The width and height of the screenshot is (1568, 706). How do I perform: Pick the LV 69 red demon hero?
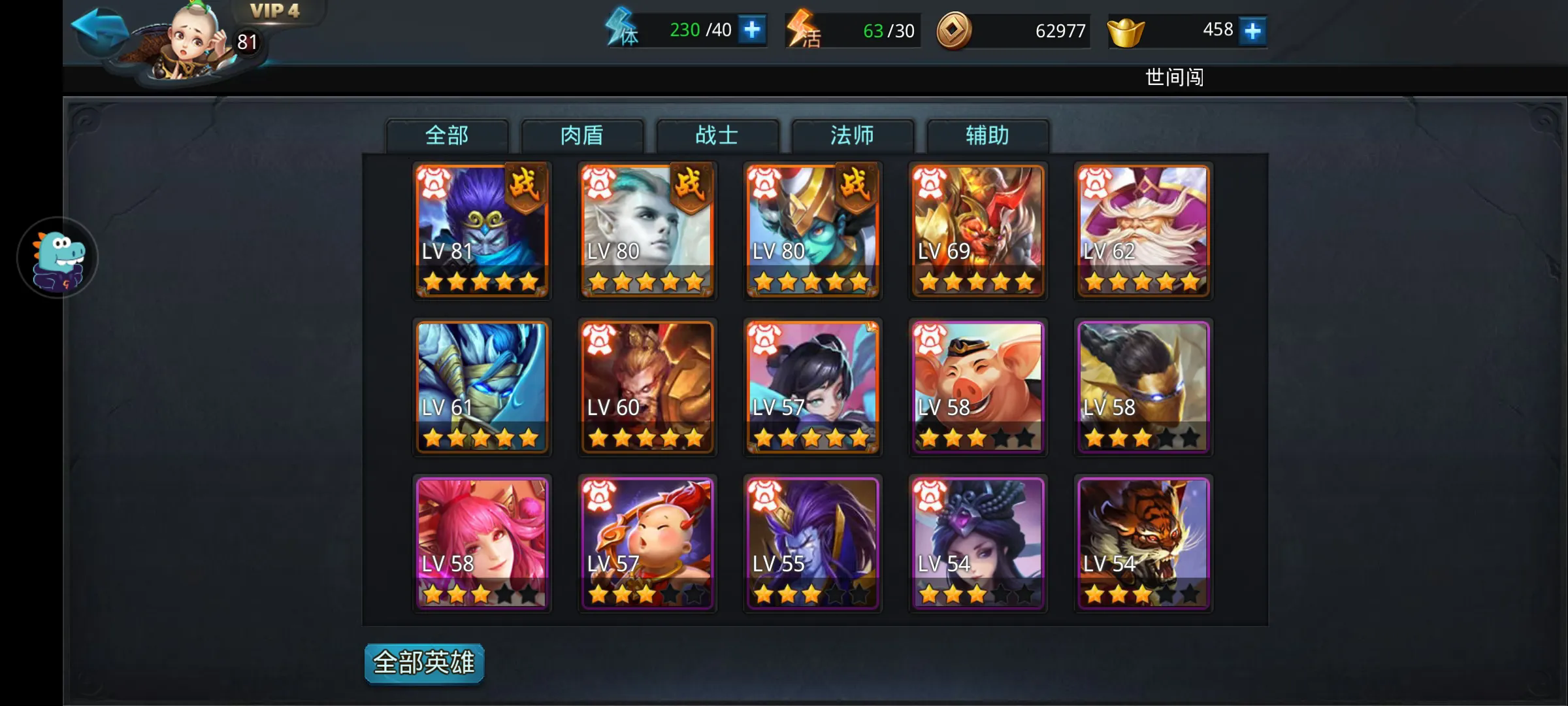click(x=977, y=230)
